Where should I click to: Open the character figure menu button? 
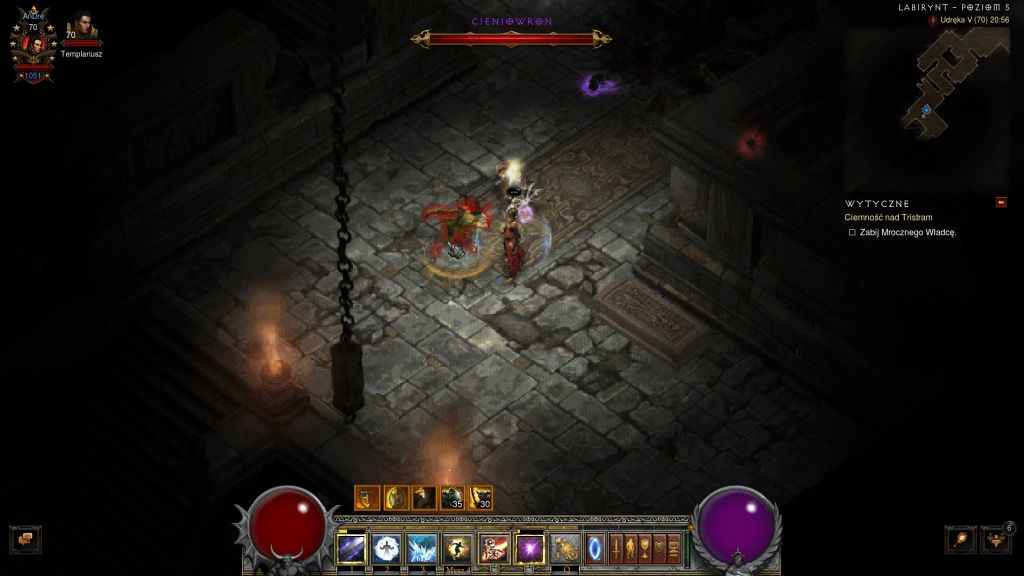pyautogui.click(x=631, y=548)
